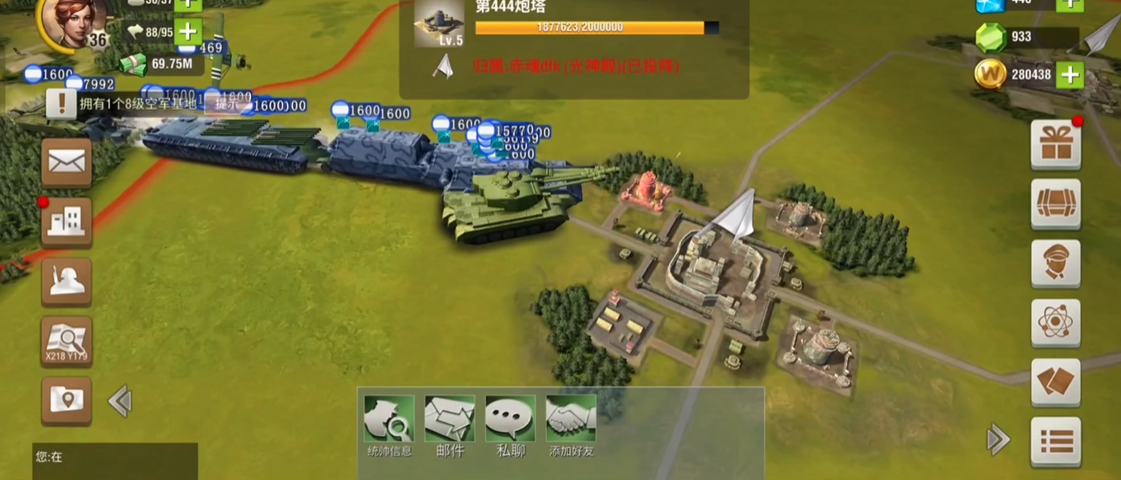Open the gift box rewards button
1121x480 pixels.
(1055, 145)
